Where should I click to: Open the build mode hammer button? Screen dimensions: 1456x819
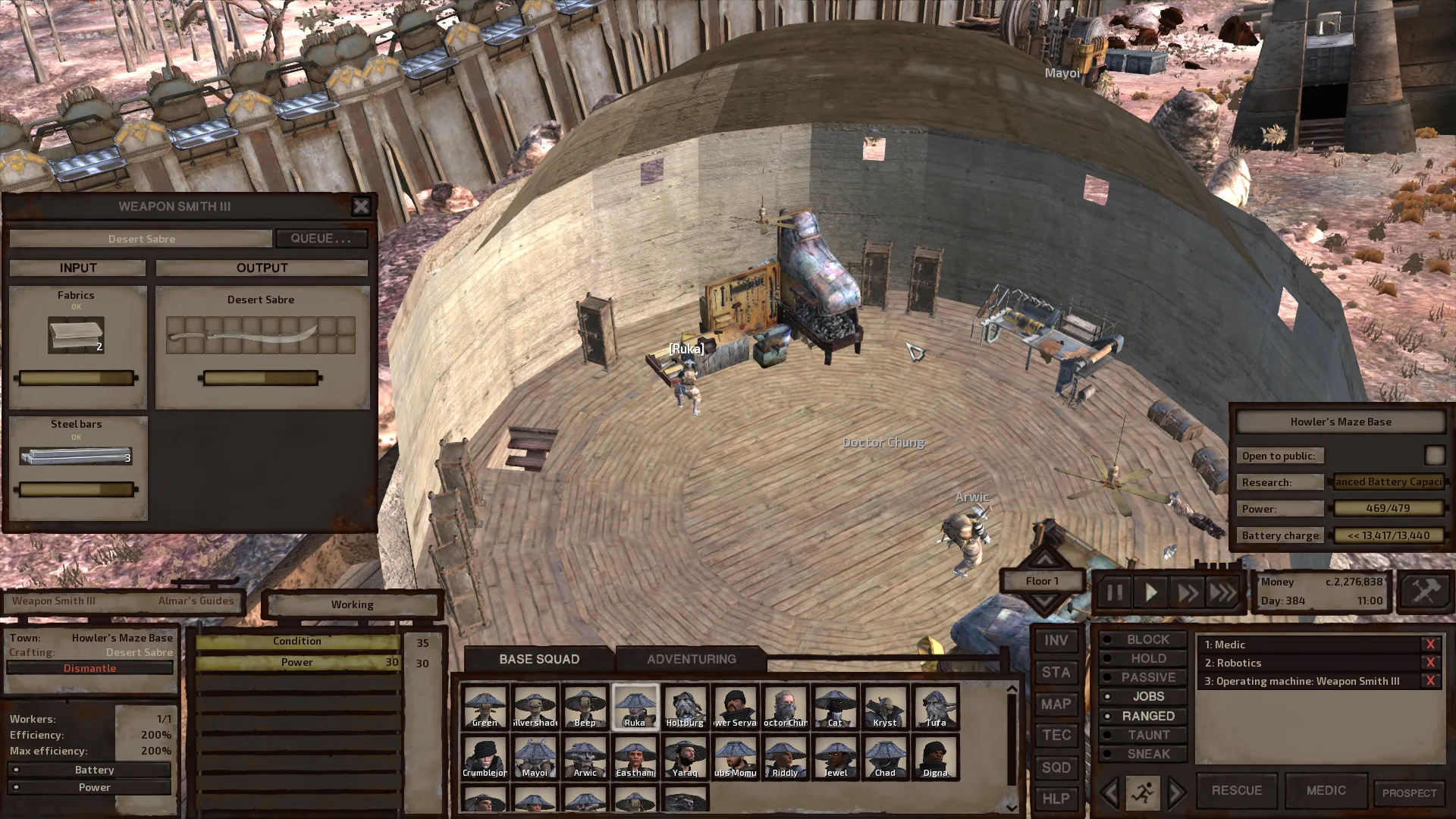1425,591
